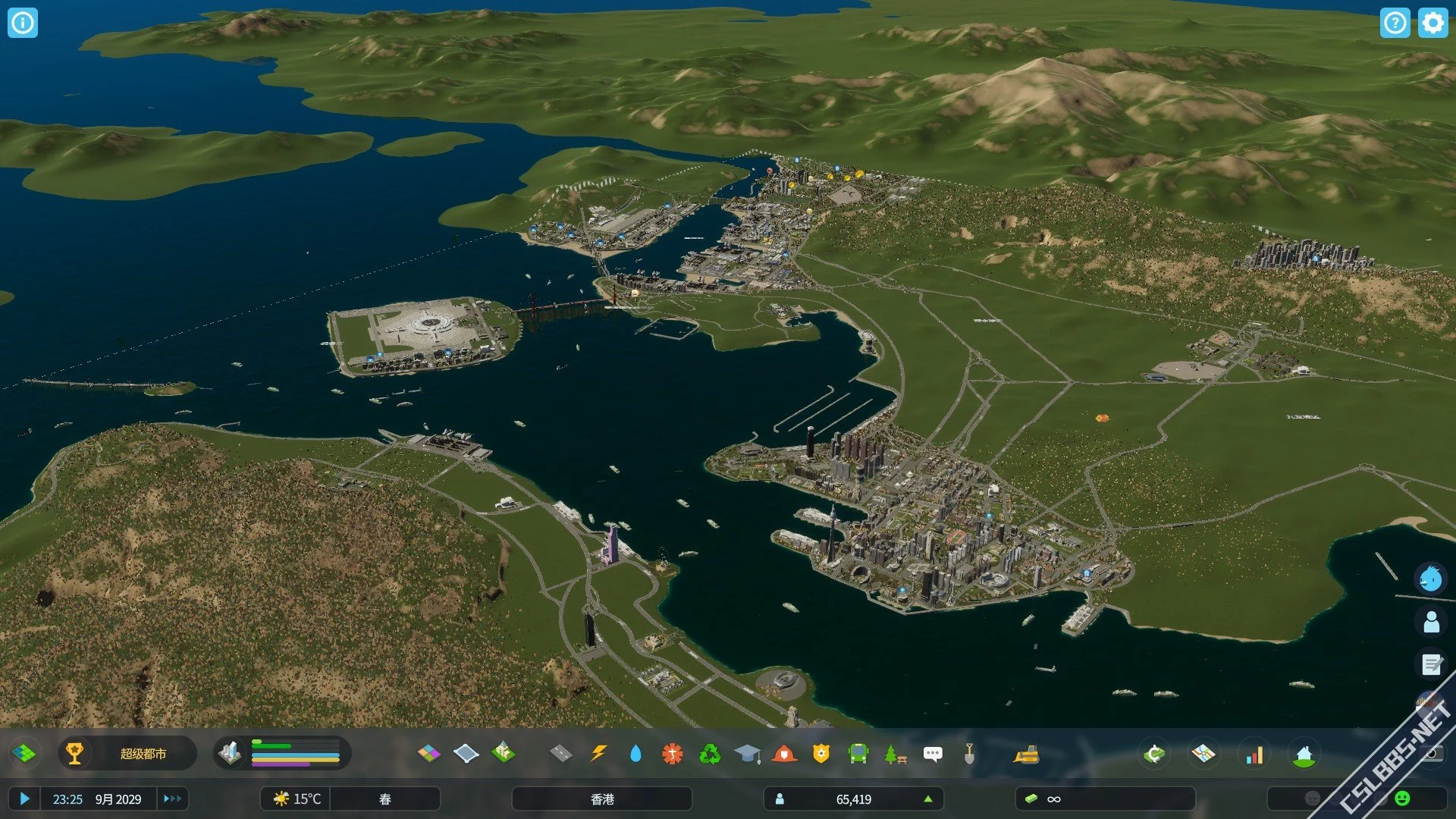Open the transportation overview map icon
This screenshot has width=1456, height=819.
1203,755
